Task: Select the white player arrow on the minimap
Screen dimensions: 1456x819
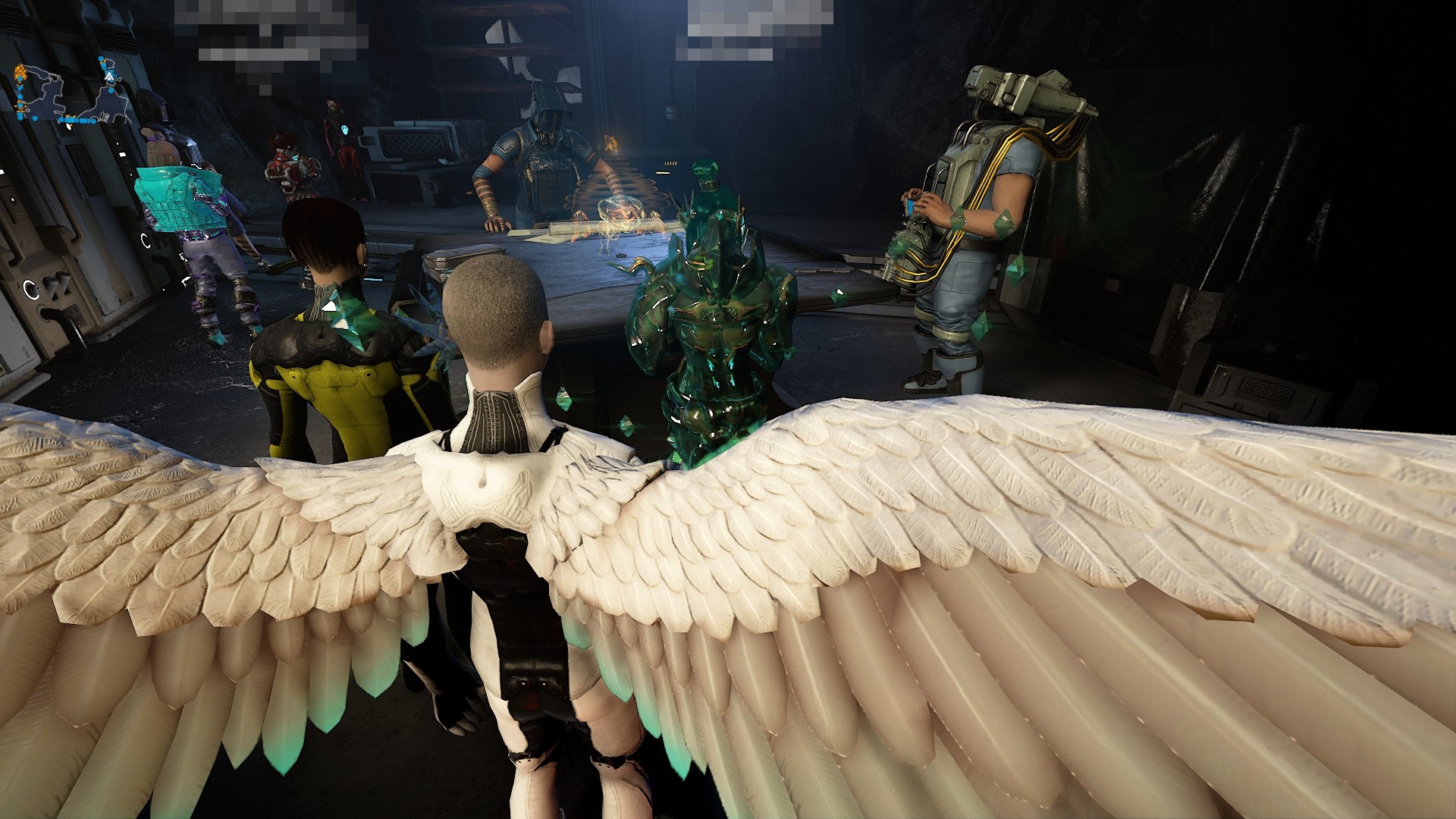Action: pos(109,77)
